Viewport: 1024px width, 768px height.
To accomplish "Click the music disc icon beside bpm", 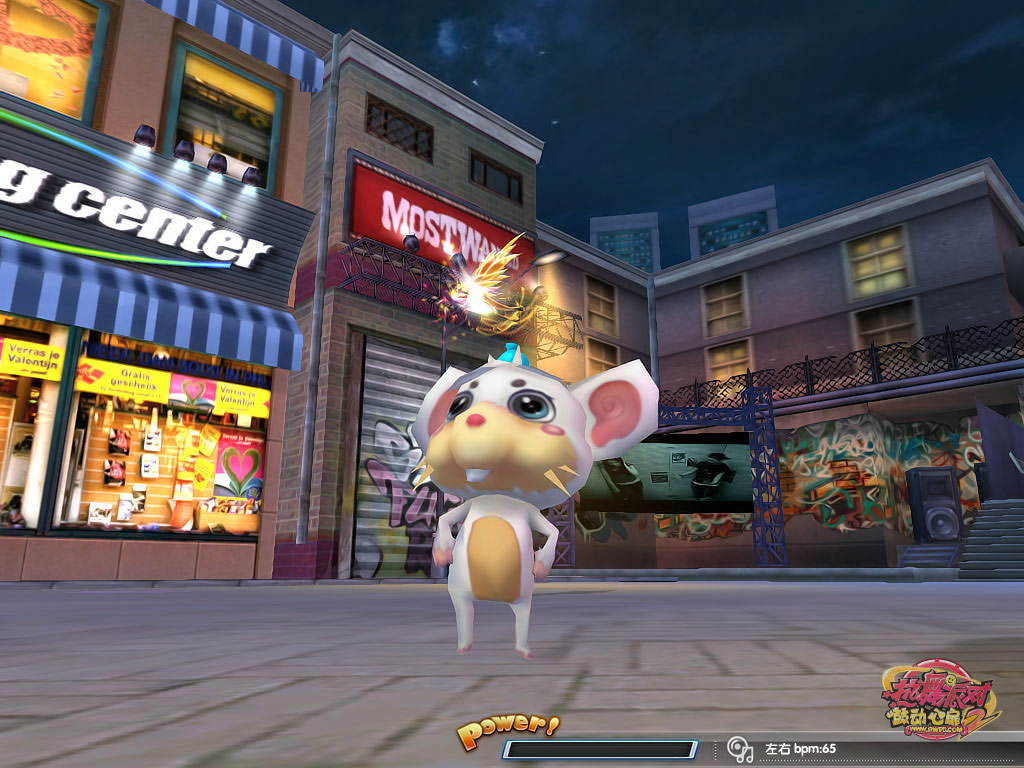I will (740, 748).
